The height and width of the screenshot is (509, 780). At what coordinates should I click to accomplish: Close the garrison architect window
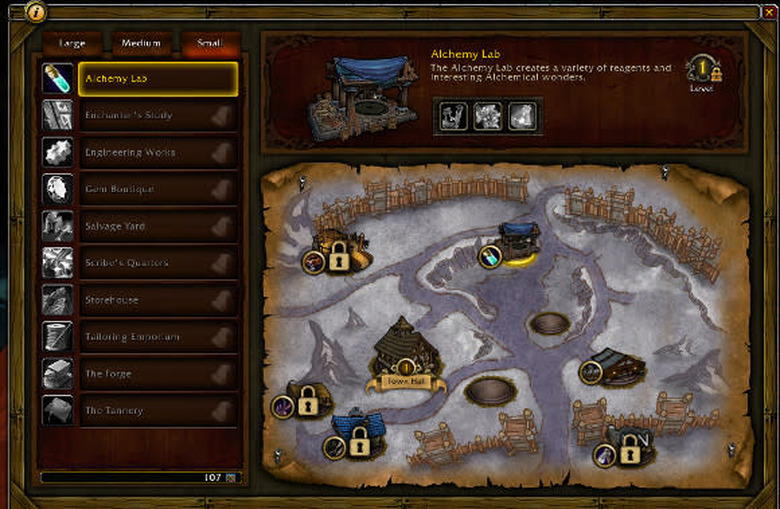pos(768,11)
